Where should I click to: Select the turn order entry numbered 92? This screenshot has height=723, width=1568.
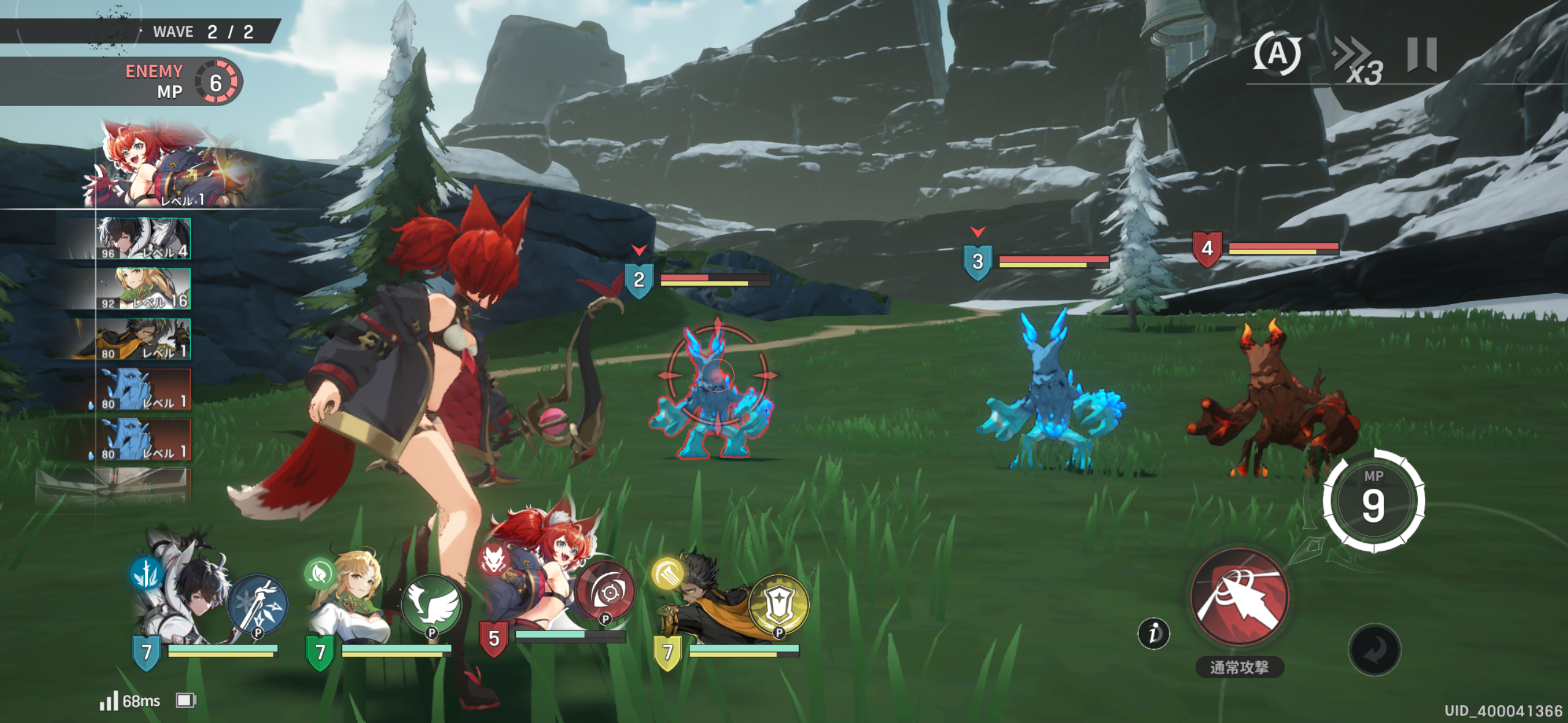click(144, 289)
